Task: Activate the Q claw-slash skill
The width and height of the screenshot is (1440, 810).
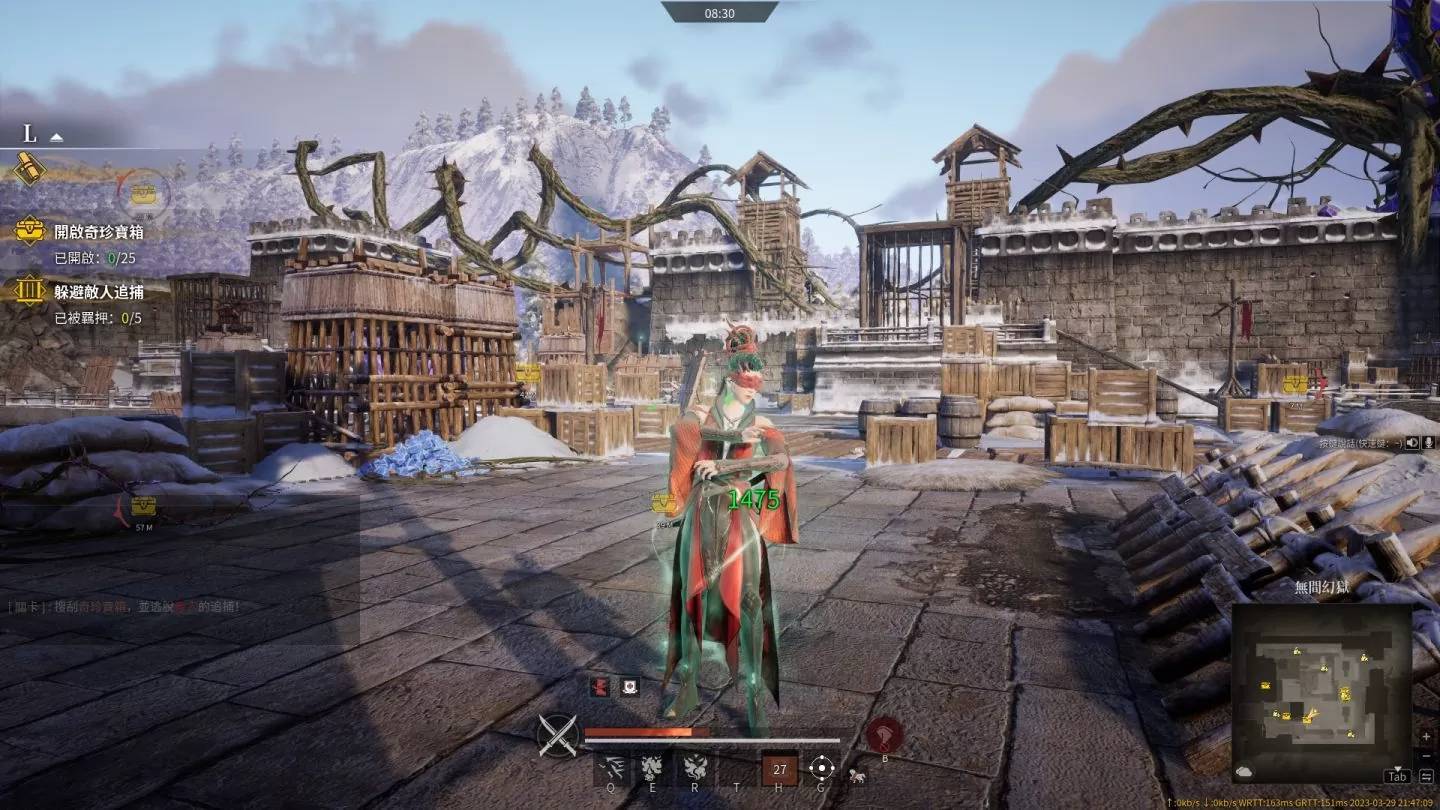Action: [610, 767]
